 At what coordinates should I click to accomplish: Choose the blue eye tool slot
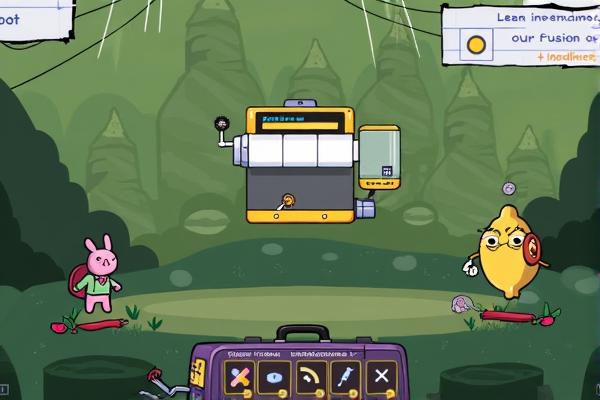(274, 378)
